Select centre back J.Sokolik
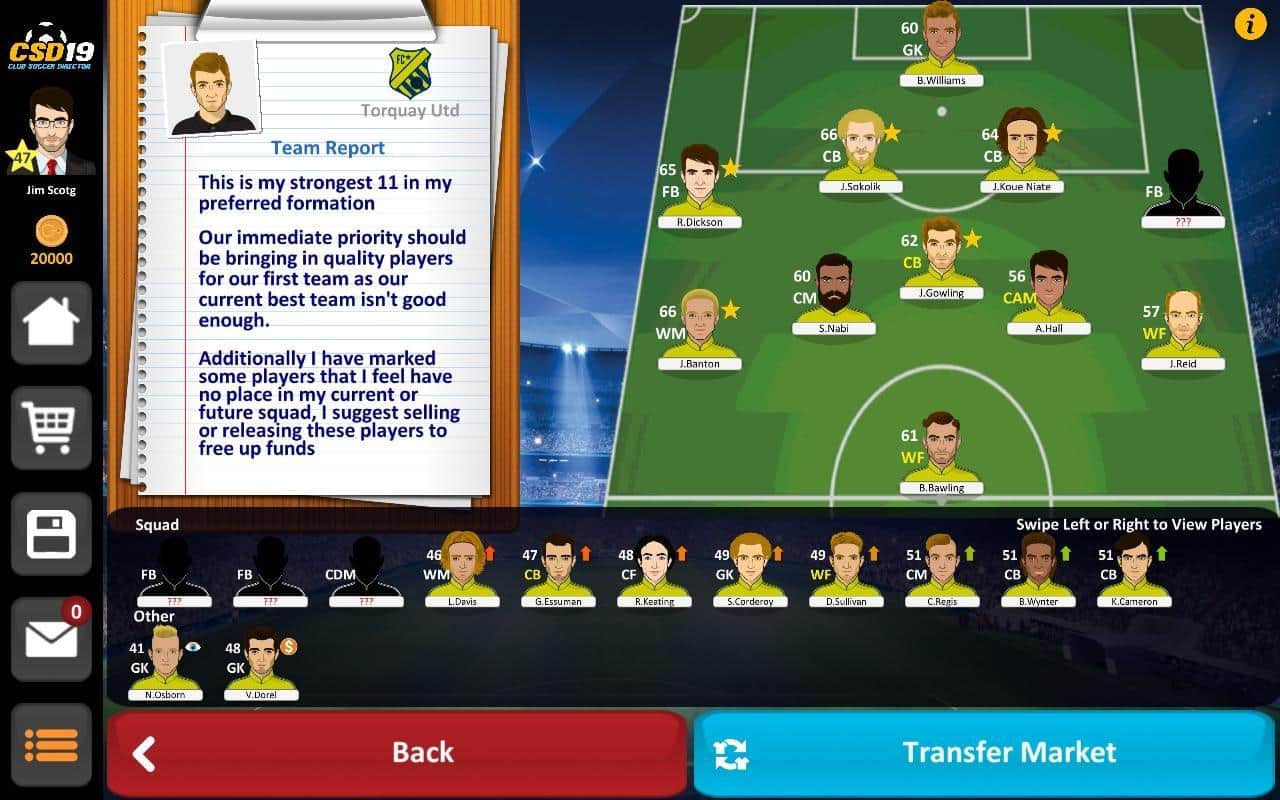1280x800 pixels. [860, 152]
